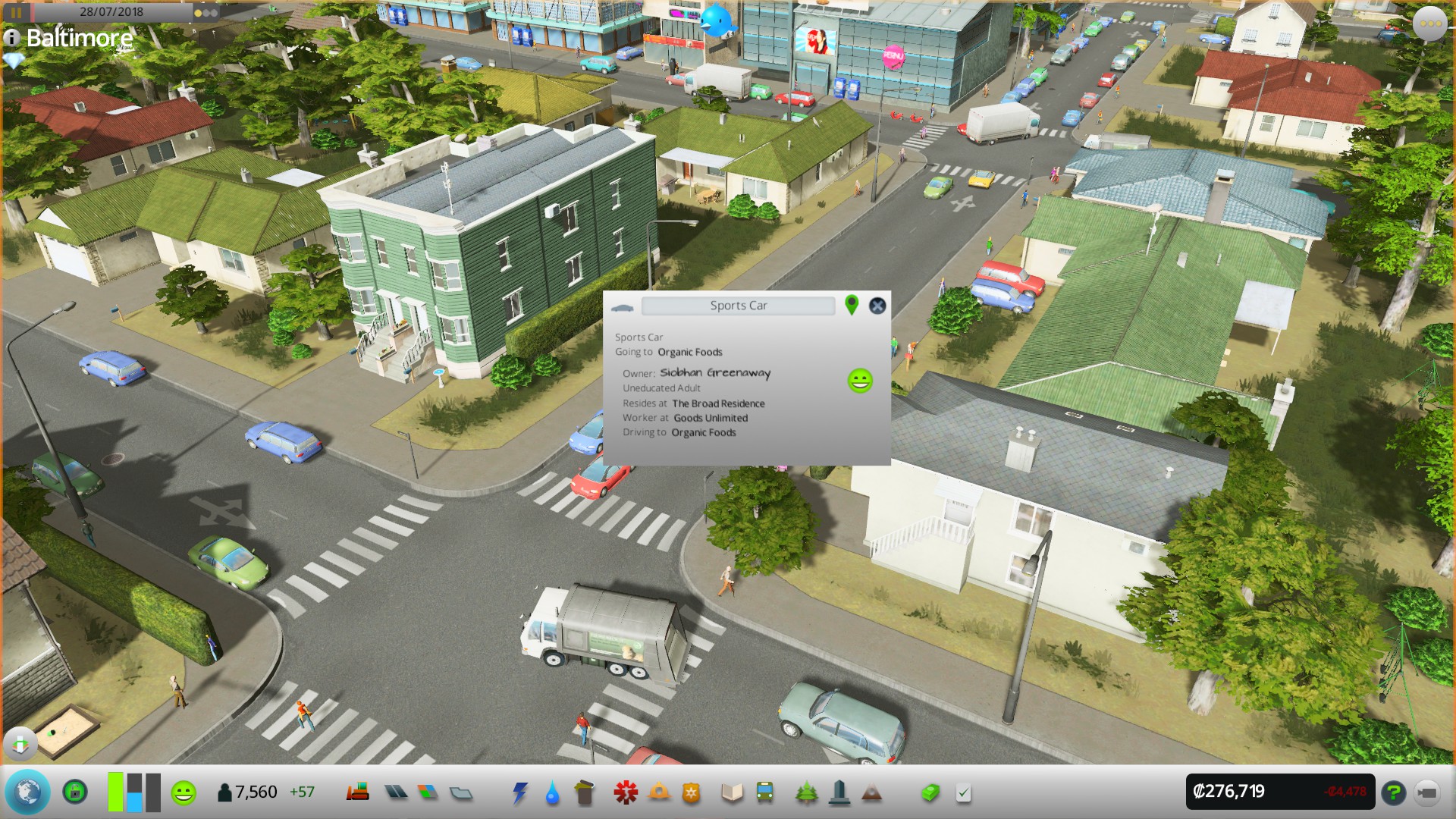Screen dimensions: 1456x819
Task: Open the Chirper blue bird feed
Action: click(x=717, y=20)
